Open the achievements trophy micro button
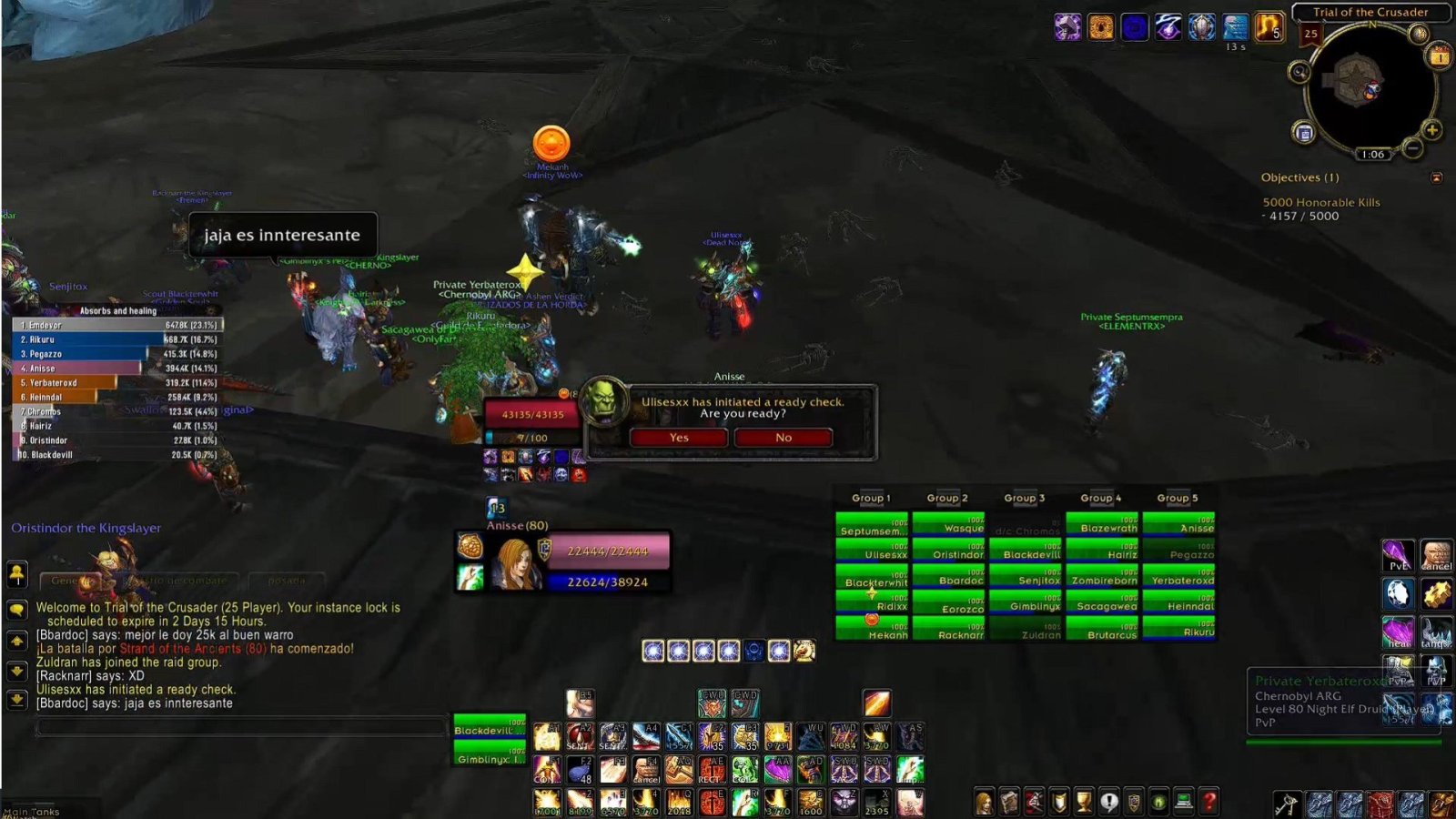Image resolution: width=1456 pixels, height=819 pixels. point(1084,802)
